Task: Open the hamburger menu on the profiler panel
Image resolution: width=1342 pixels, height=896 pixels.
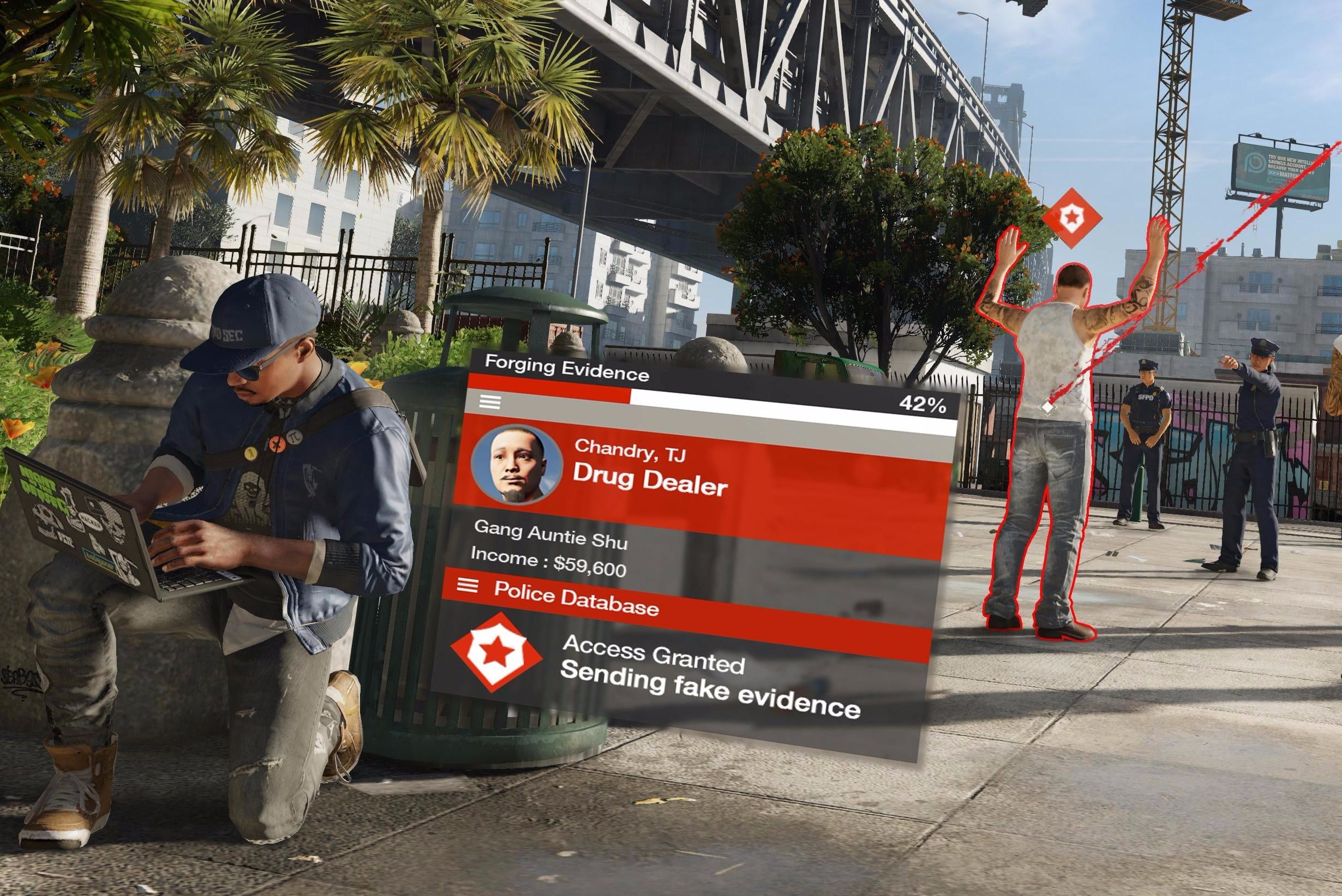Action: point(489,402)
